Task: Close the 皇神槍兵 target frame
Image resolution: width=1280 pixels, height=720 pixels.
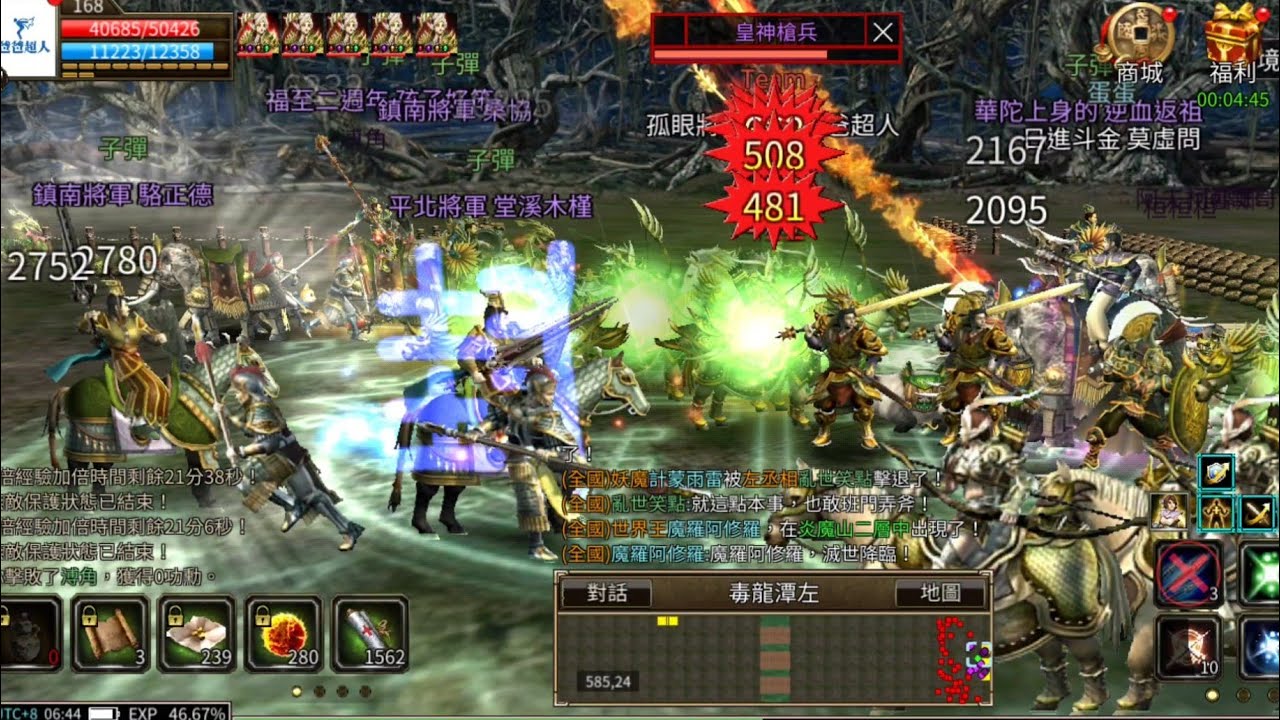Action: [882, 32]
